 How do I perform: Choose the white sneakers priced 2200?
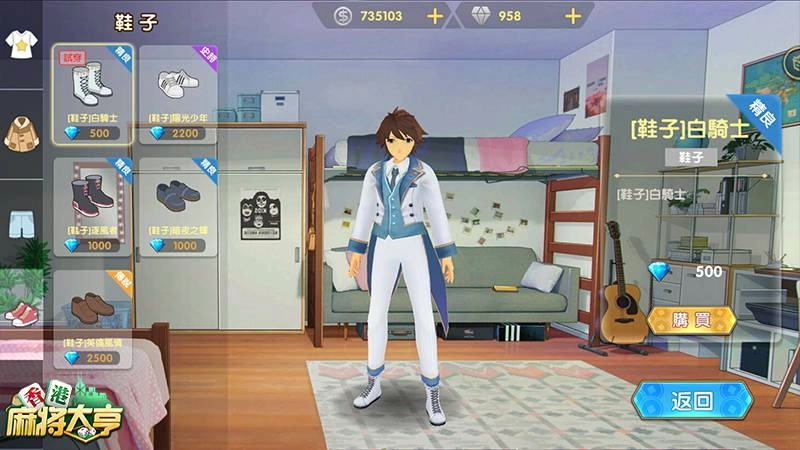click(x=178, y=96)
